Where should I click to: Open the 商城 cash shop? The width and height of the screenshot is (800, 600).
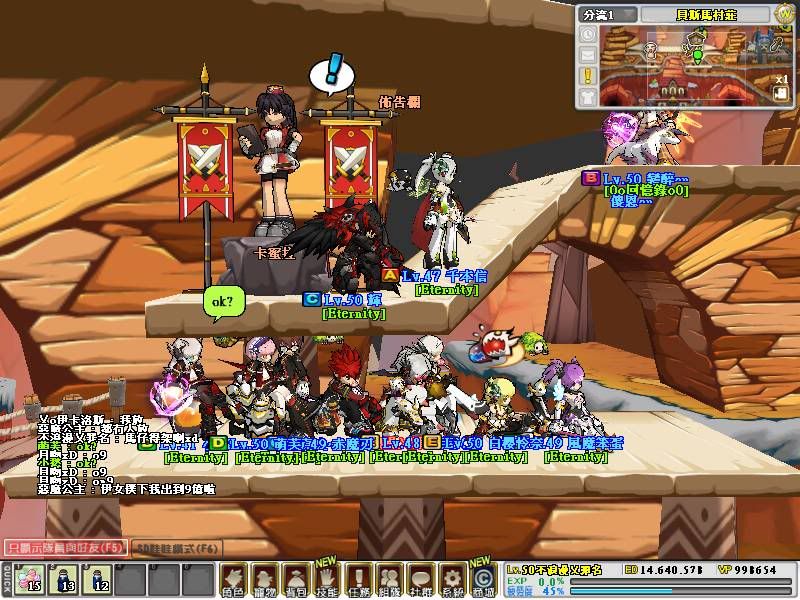483,579
